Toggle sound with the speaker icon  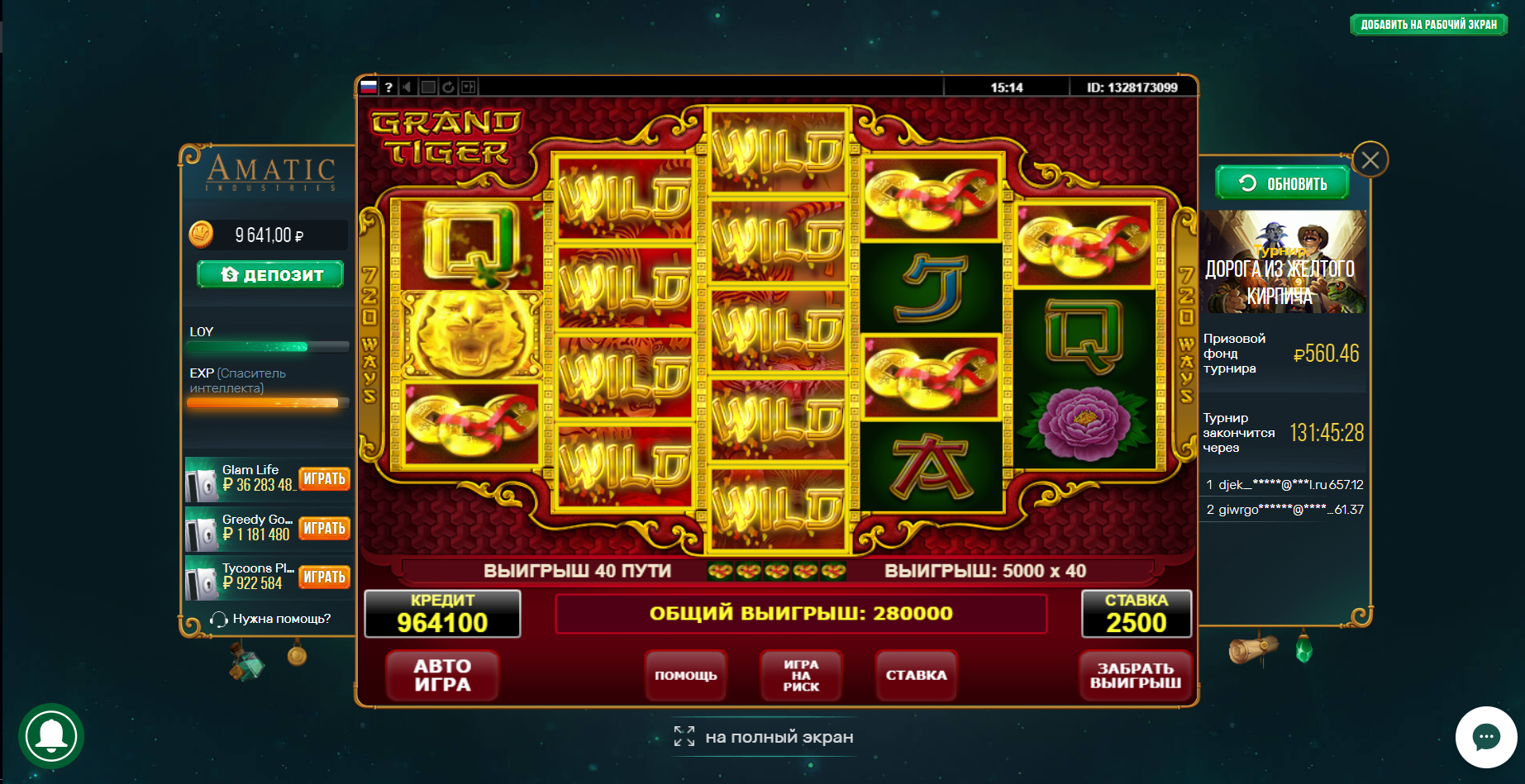[407, 87]
